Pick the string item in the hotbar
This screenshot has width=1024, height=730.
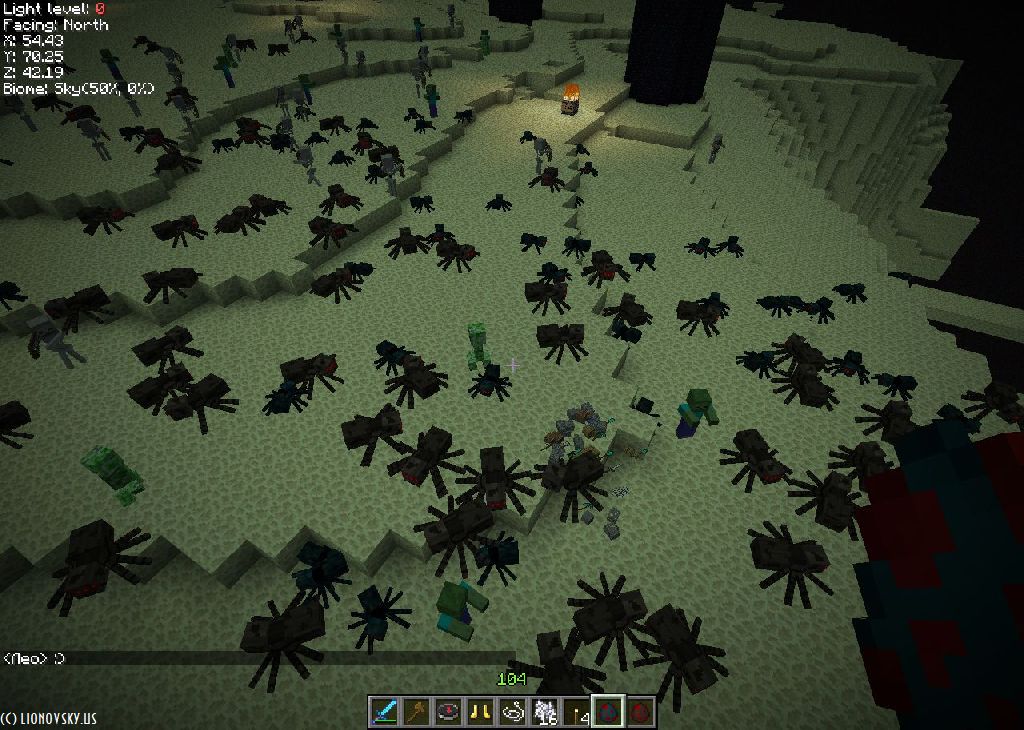tap(513, 711)
